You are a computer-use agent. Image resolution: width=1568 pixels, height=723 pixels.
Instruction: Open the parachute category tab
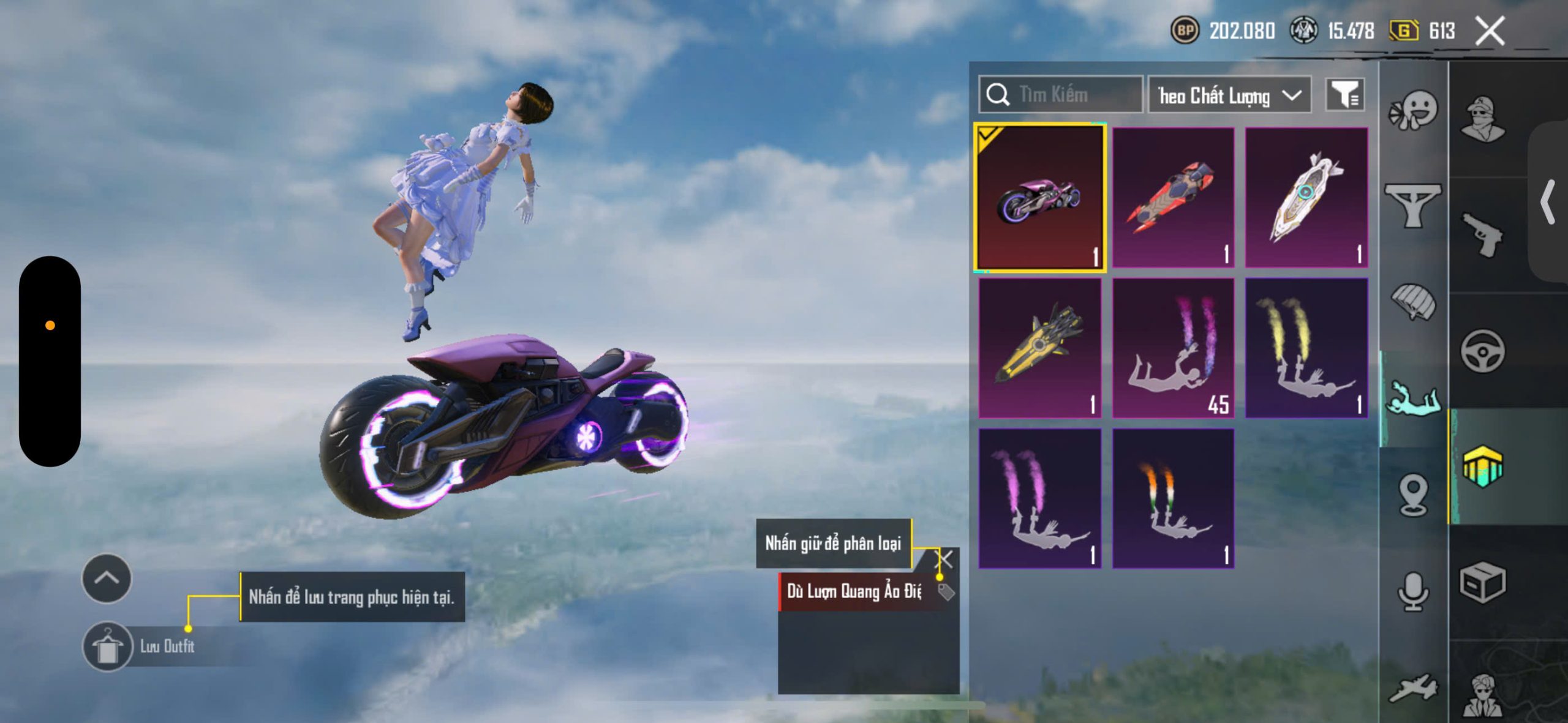pos(1412,301)
